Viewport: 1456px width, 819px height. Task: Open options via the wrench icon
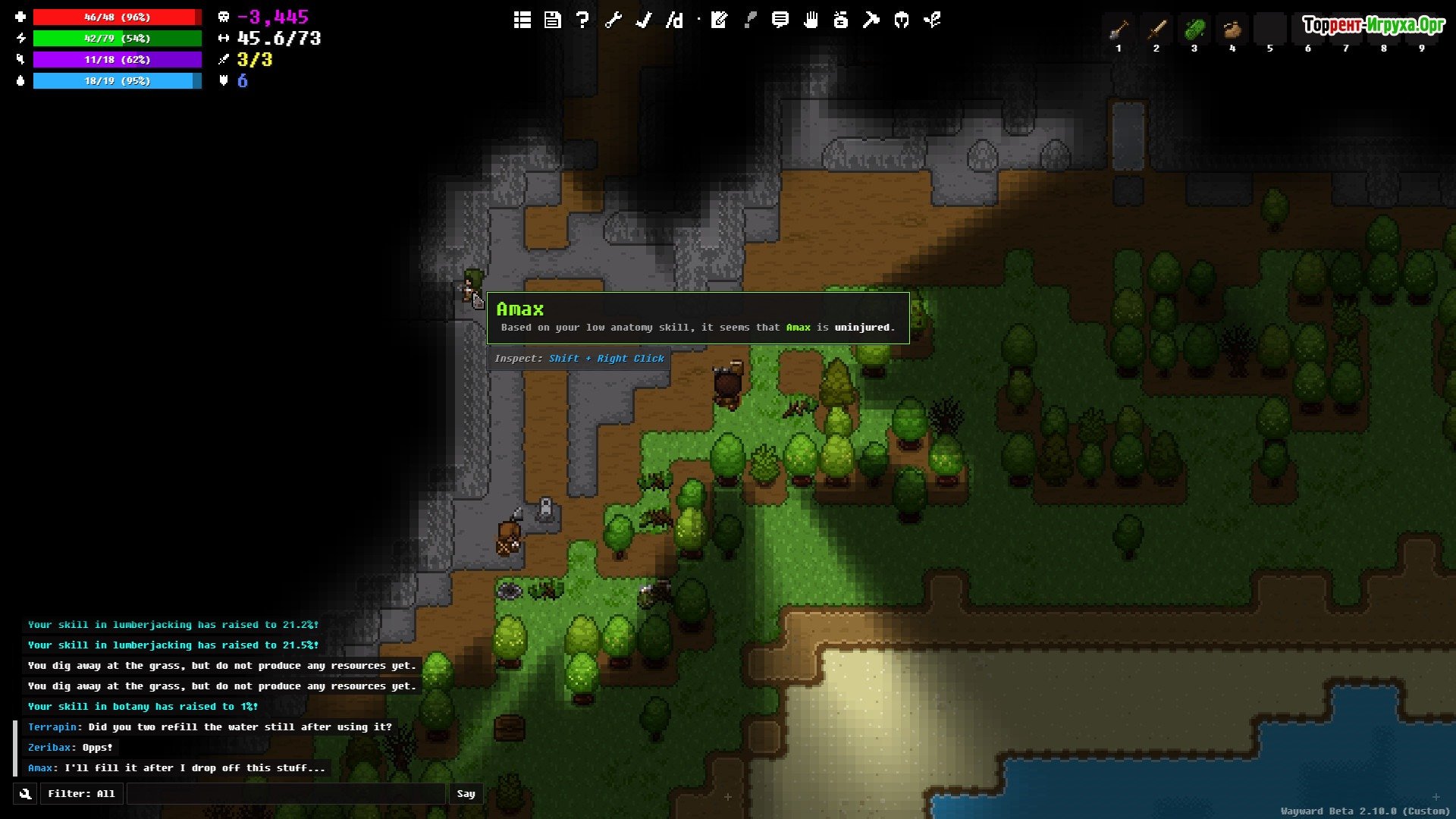click(613, 20)
